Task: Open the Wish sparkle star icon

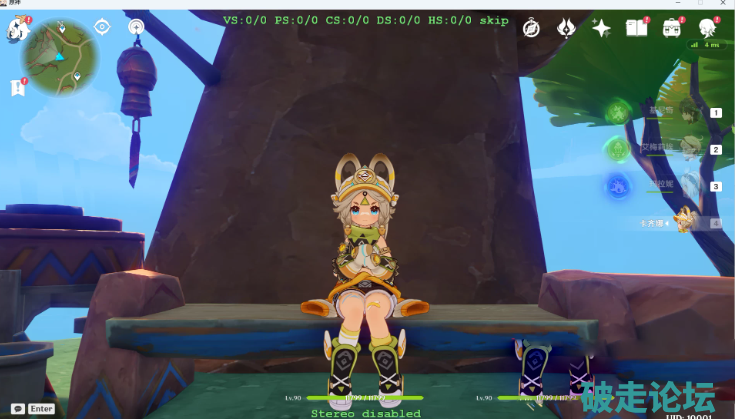Action: pos(601,28)
